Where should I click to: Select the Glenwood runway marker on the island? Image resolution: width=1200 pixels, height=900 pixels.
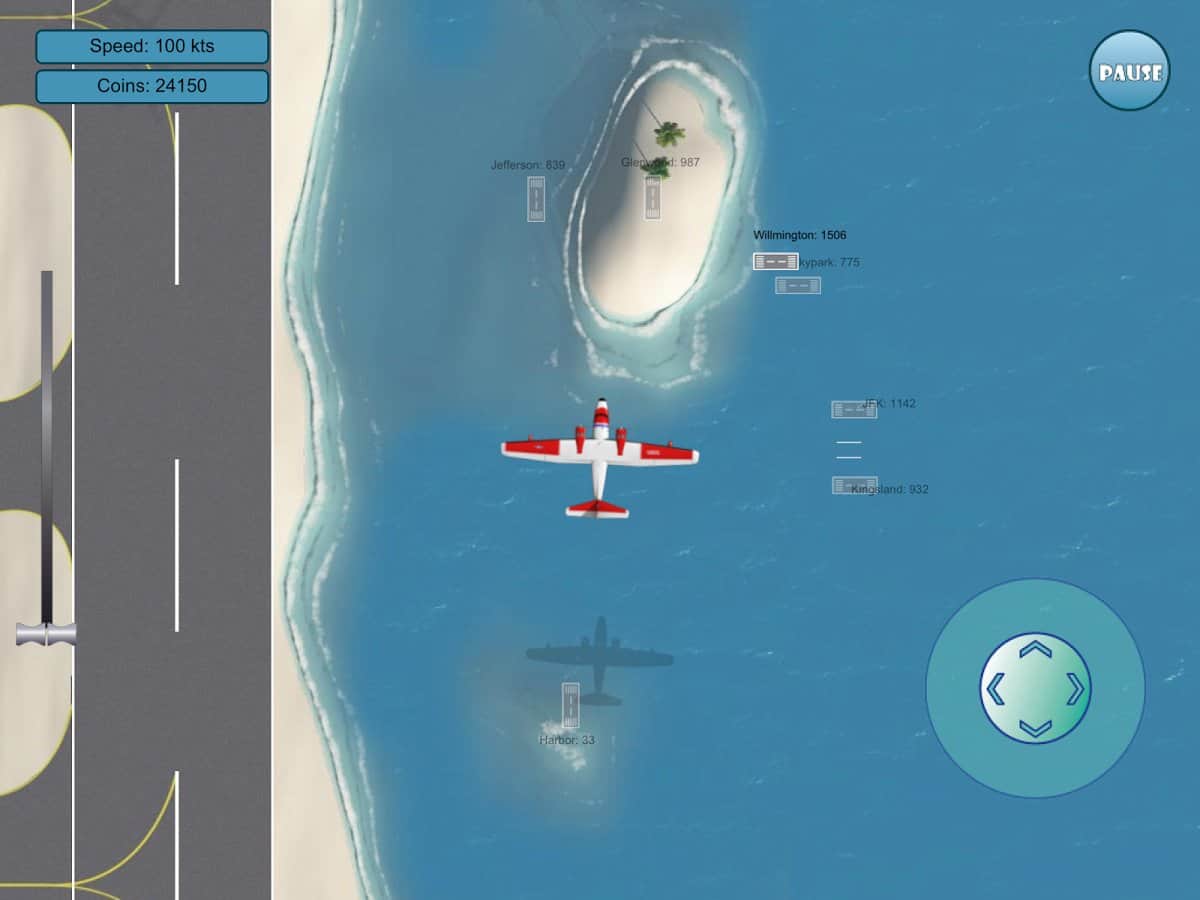(x=652, y=197)
